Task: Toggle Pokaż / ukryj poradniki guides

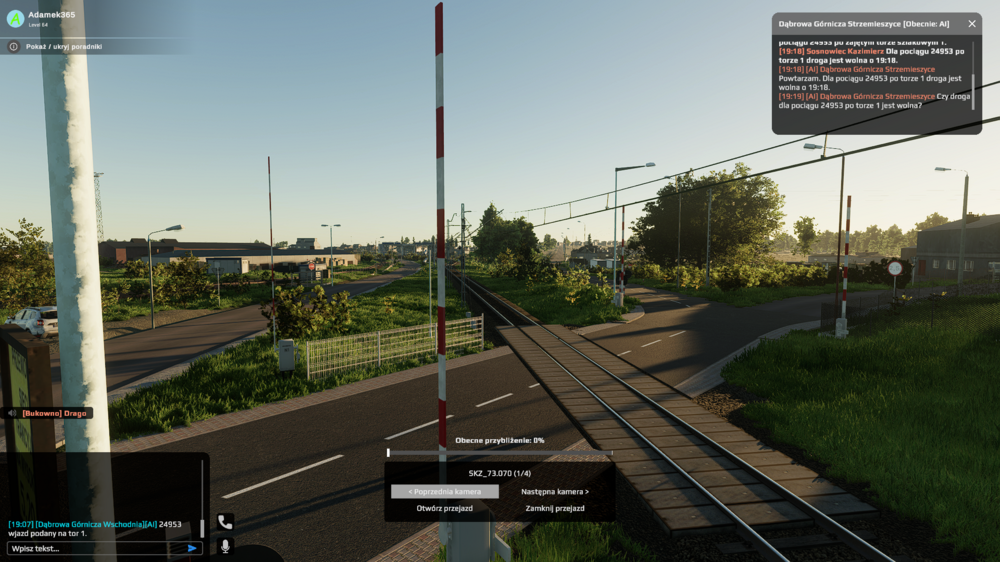Action: coord(64,46)
